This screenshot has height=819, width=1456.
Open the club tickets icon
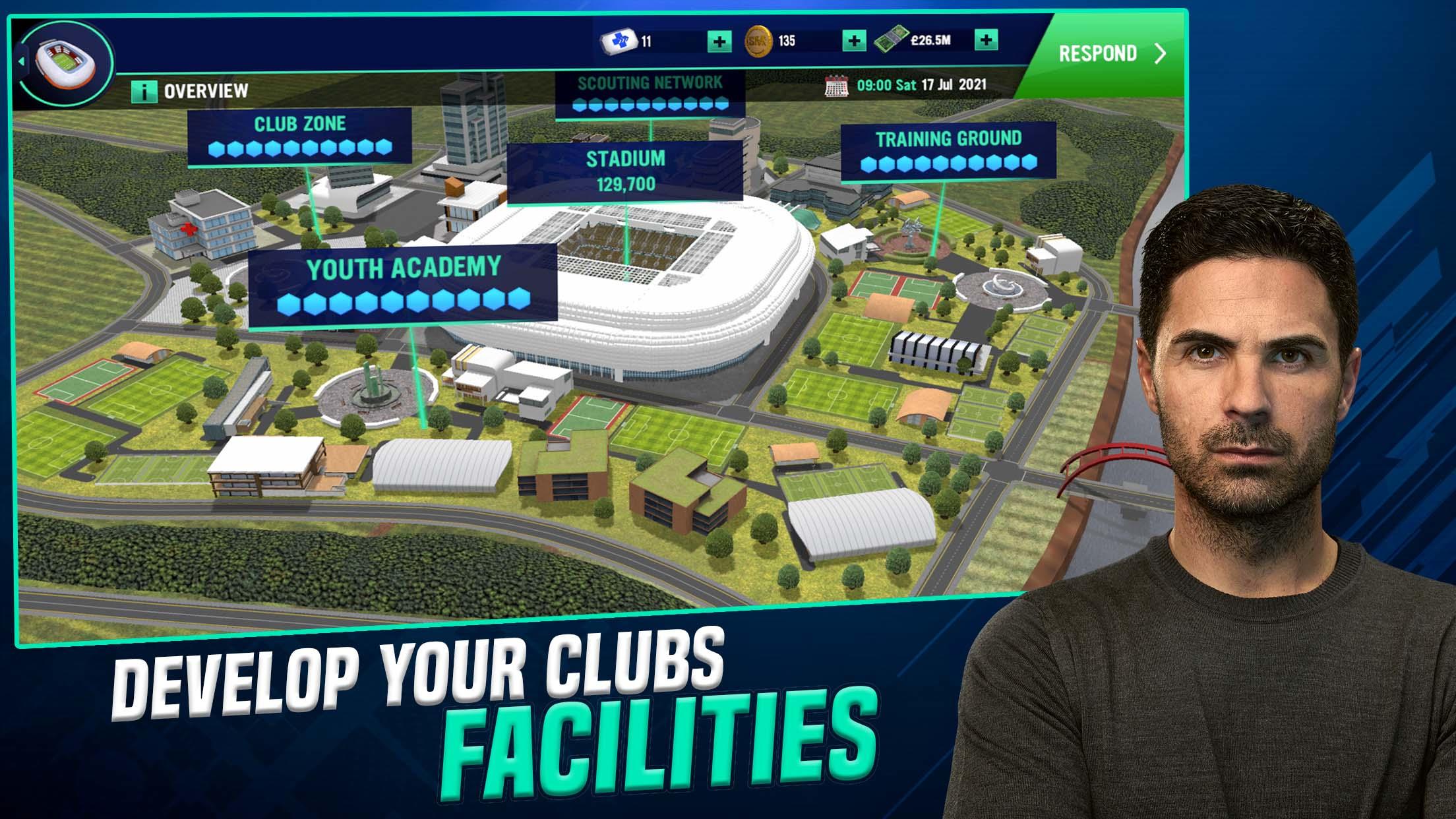coord(619,40)
